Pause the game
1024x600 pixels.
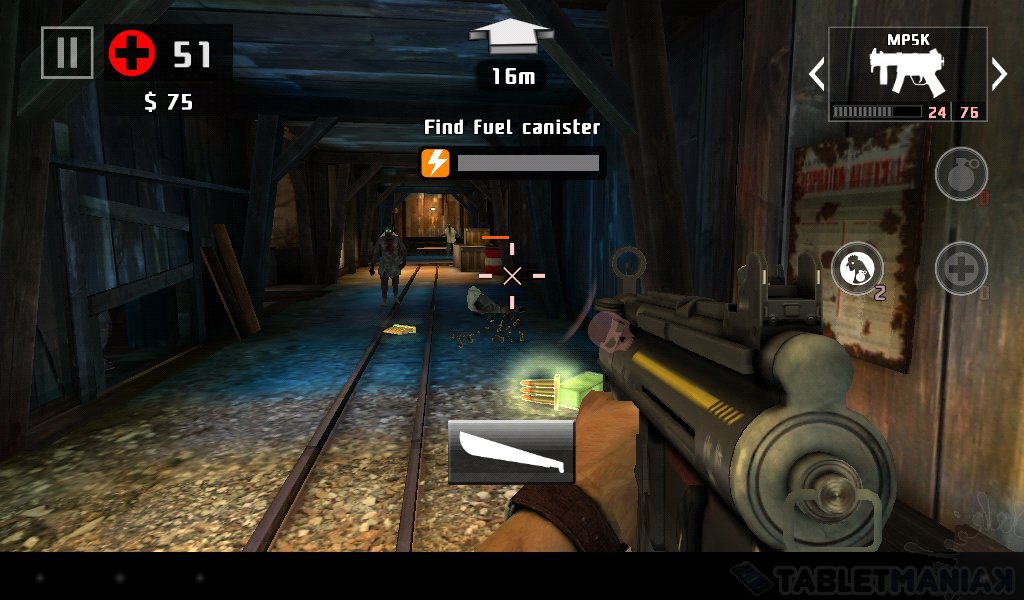coord(67,52)
